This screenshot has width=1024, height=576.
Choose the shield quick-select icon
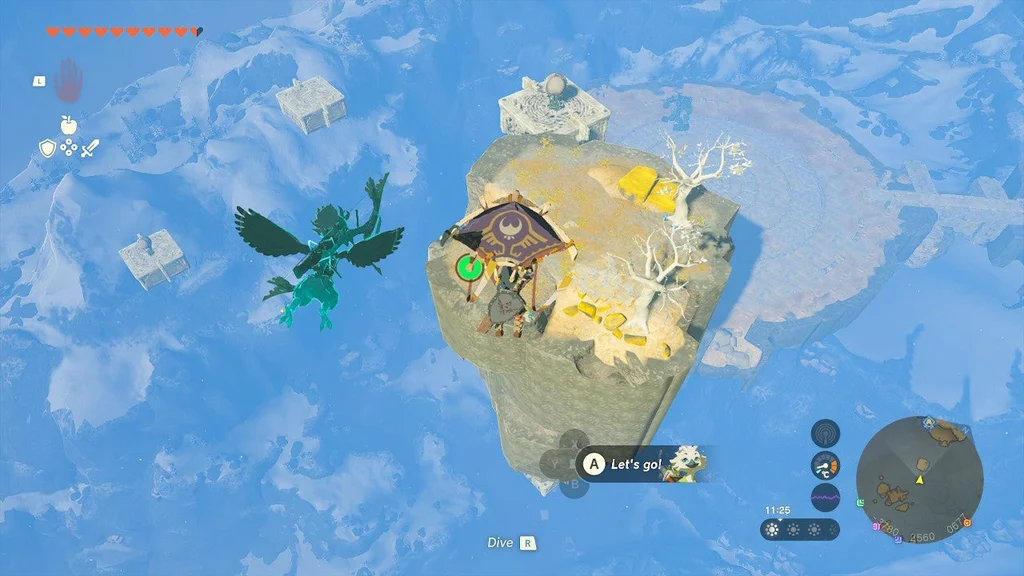46,148
